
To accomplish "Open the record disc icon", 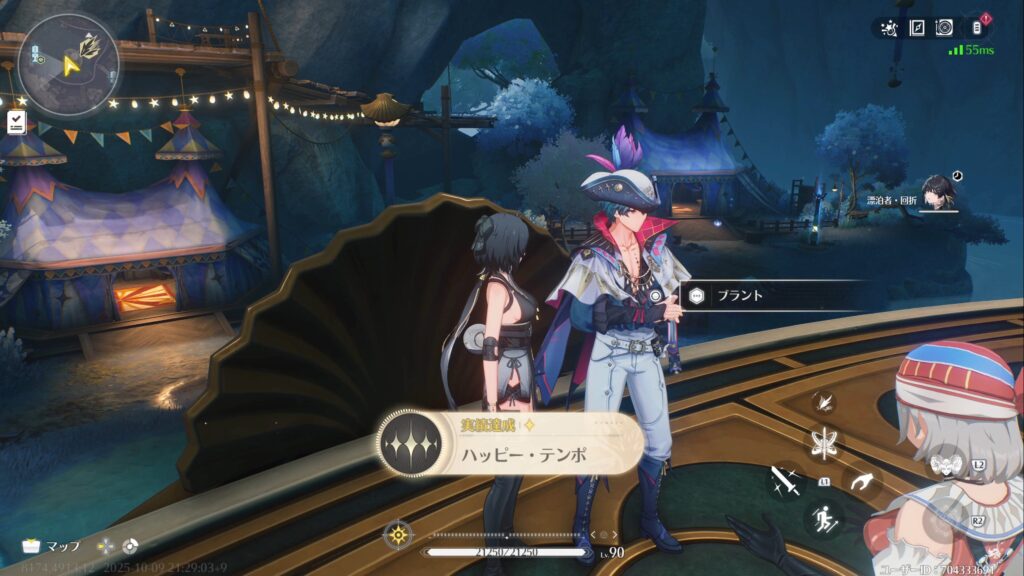I will (x=944, y=28).
